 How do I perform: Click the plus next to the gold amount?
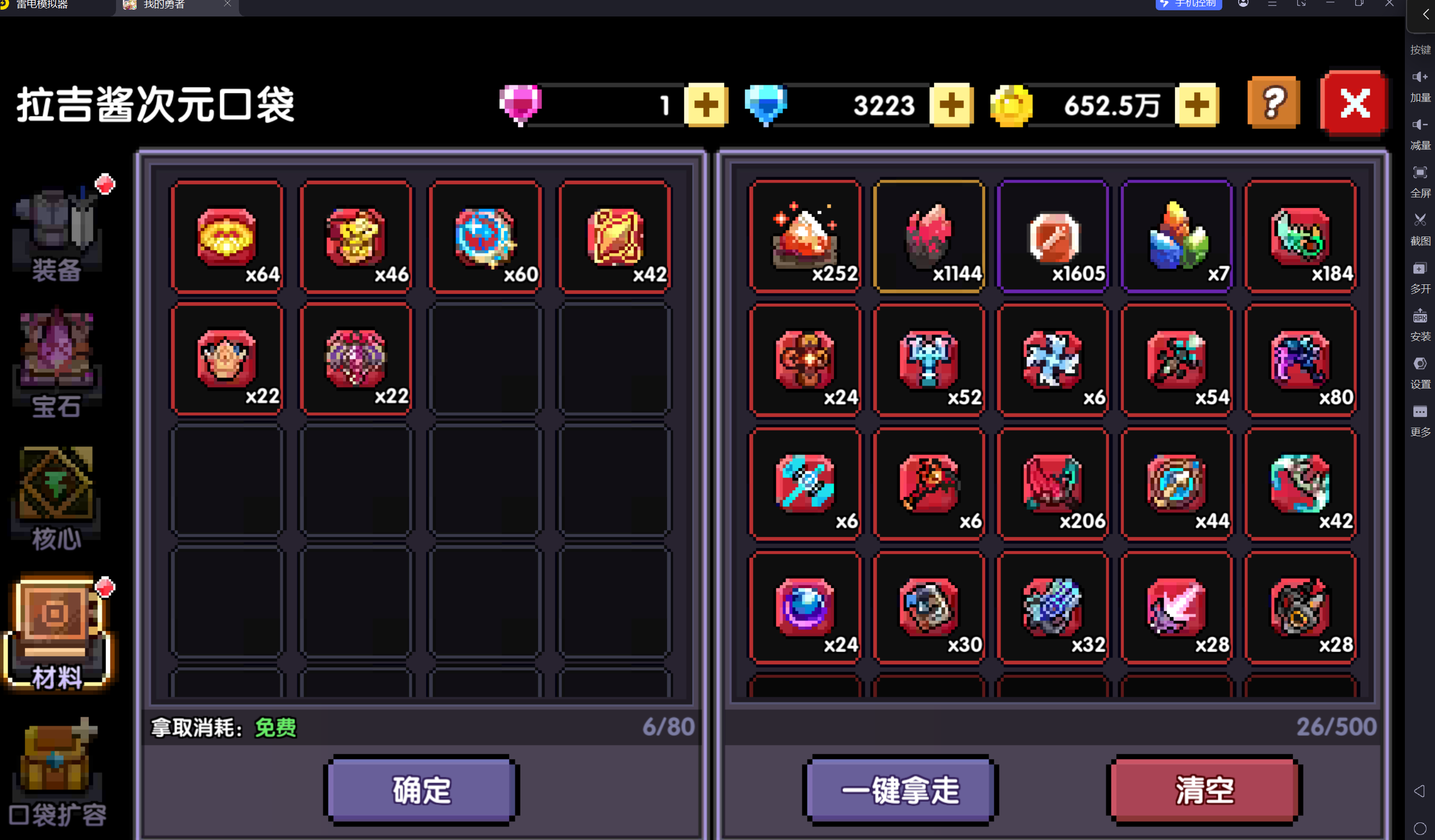(1198, 105)
